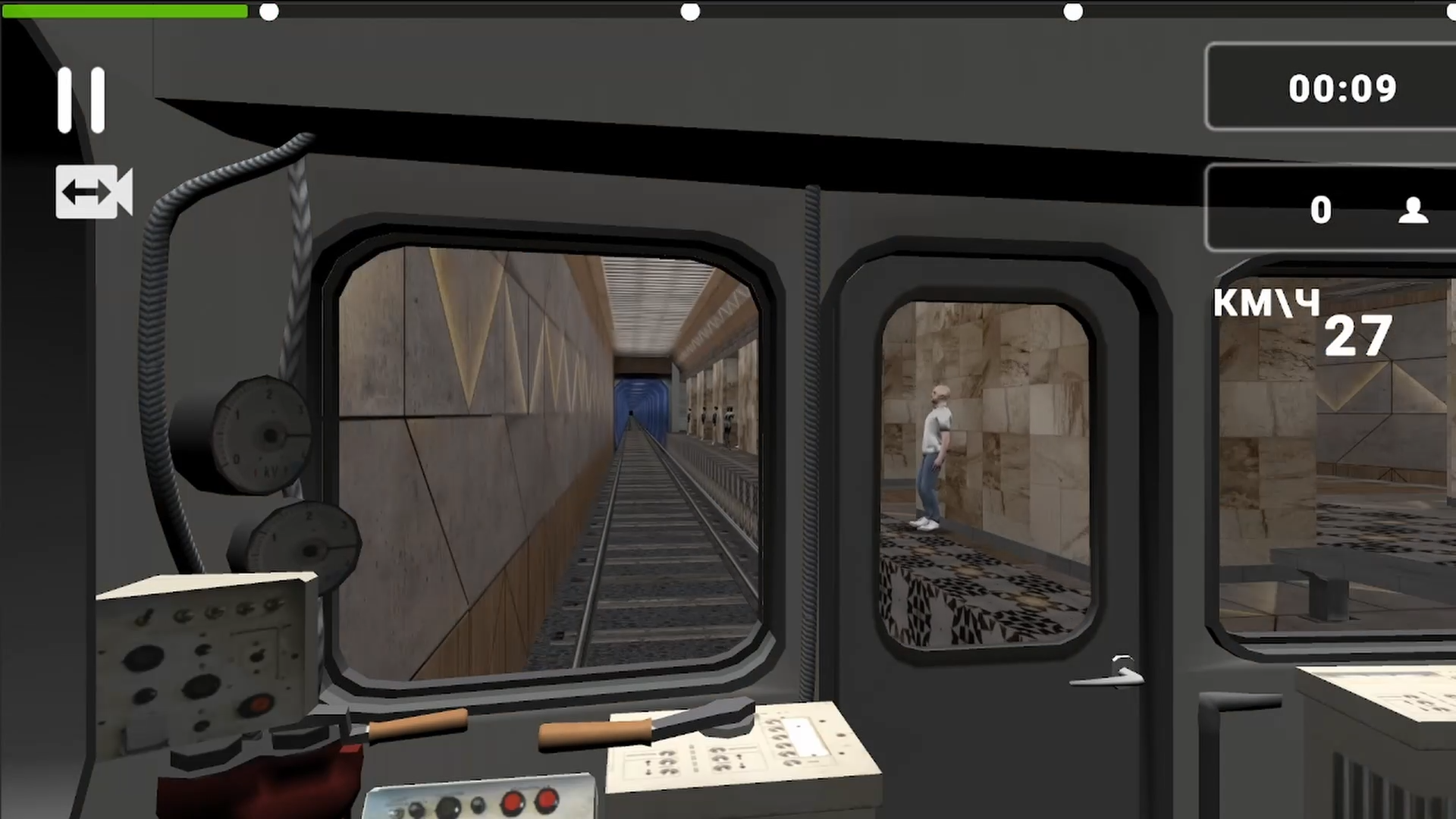Viewport: 1456px width, 819px height.
Task: Click the rightmost station marker on the route bar
Action: click(1074, 11)
